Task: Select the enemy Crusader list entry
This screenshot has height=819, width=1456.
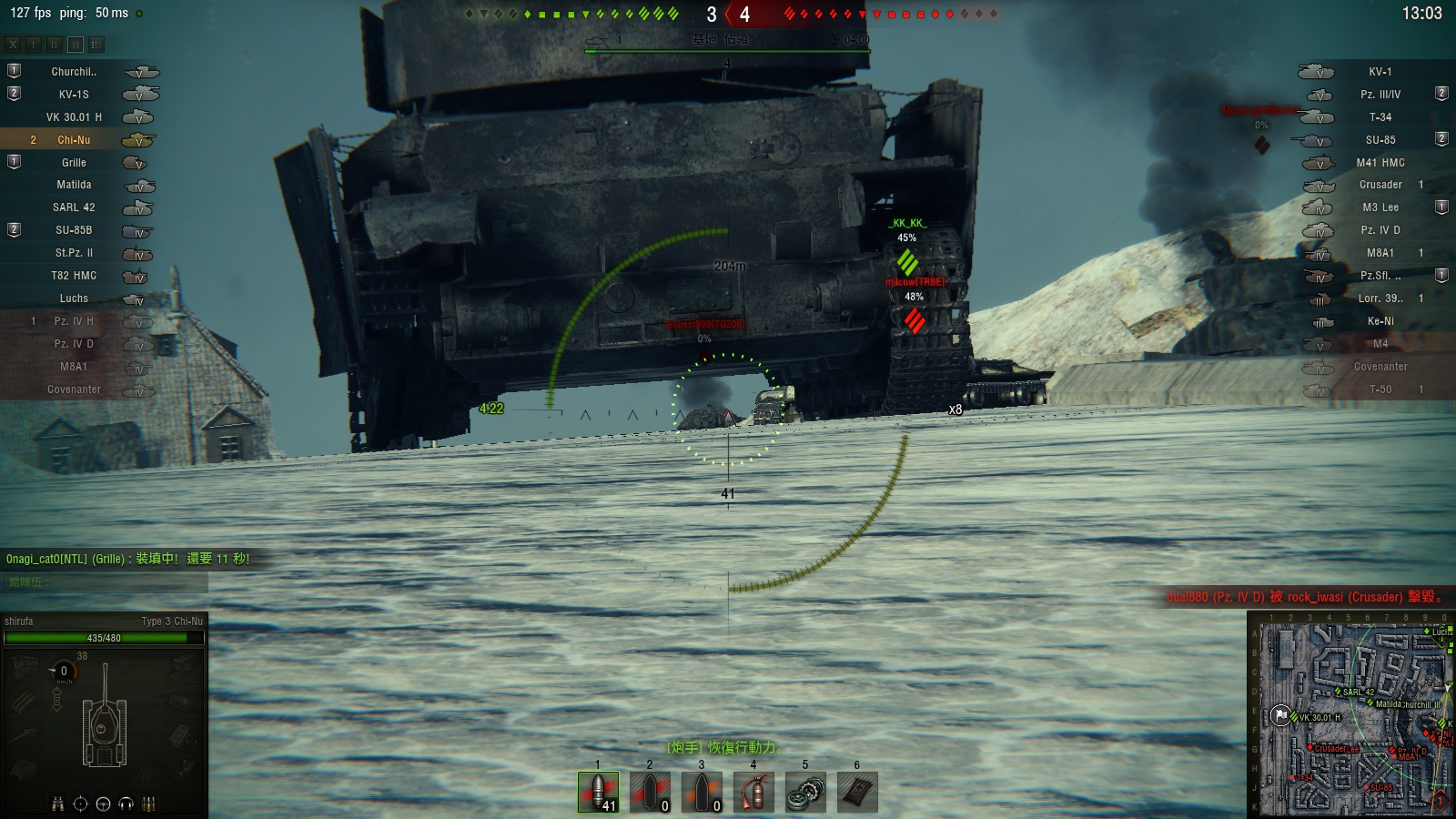Action: point(1380,185)
